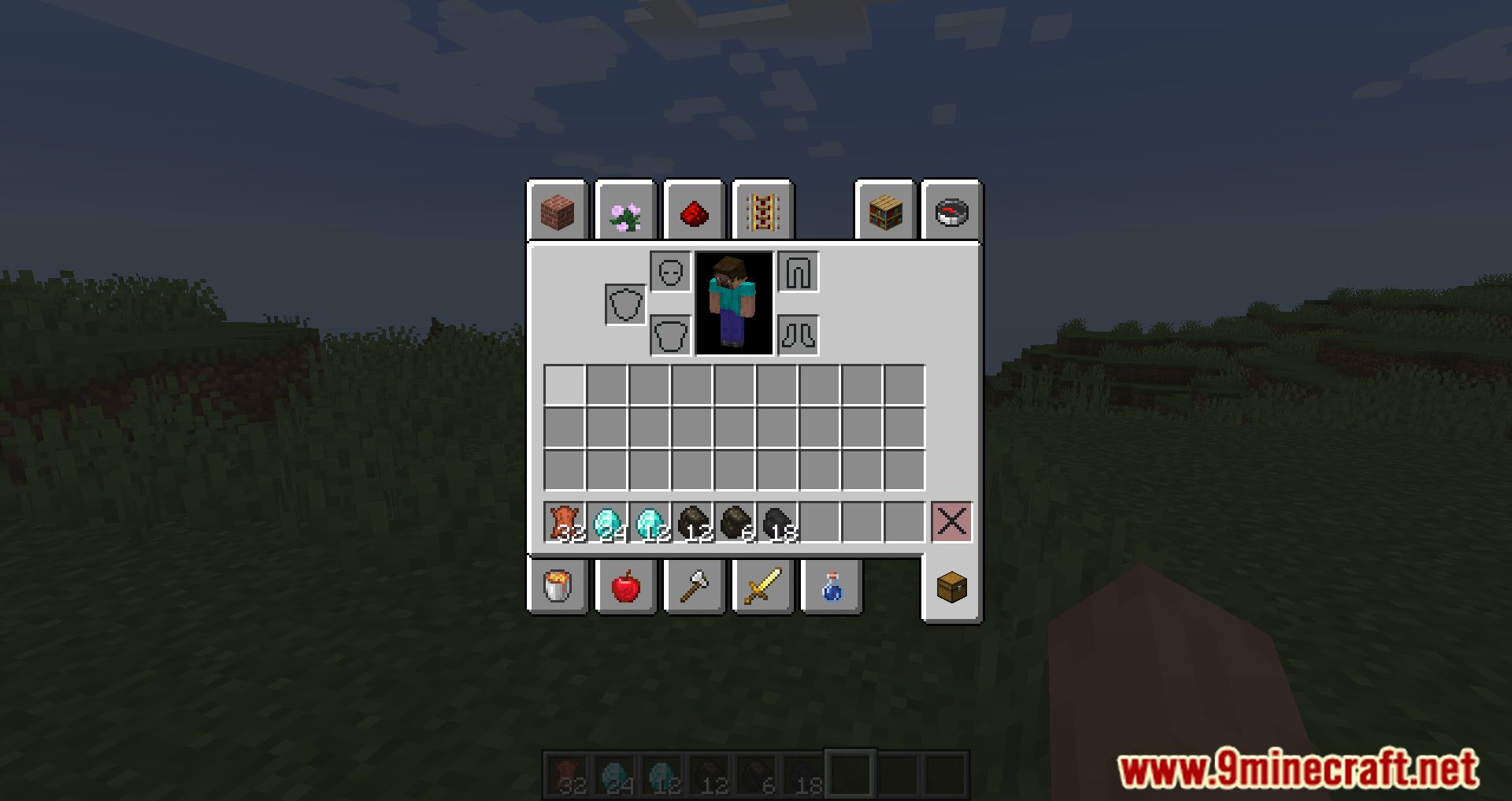Open the golden sword Combat tab
The image size is (1512, 801).
pyautogui.click(x=761, y=587)
